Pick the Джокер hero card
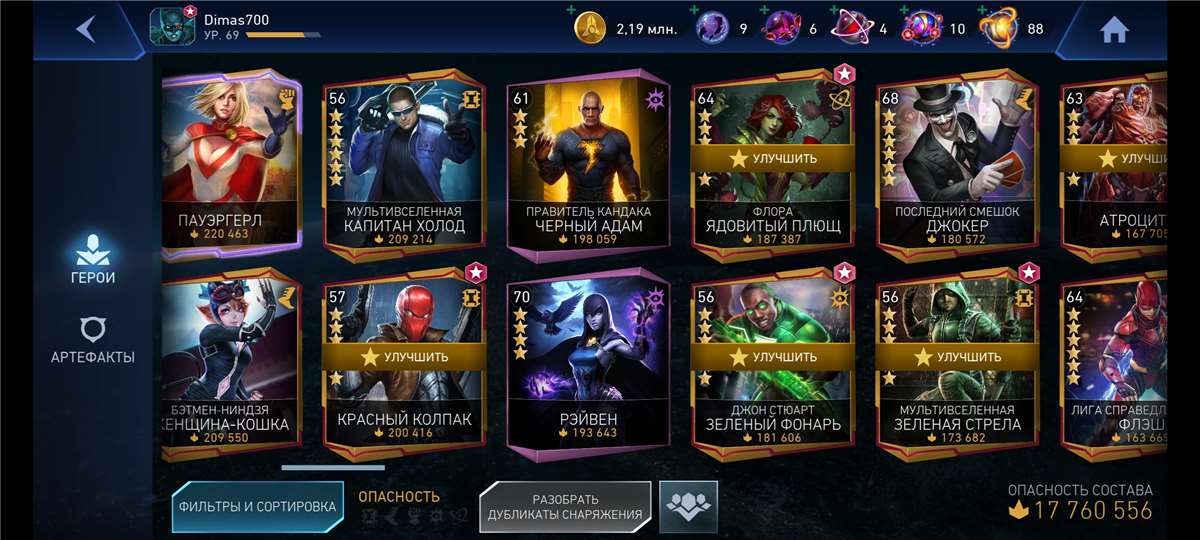This screenshot has height=540, width=1200. 957,165
